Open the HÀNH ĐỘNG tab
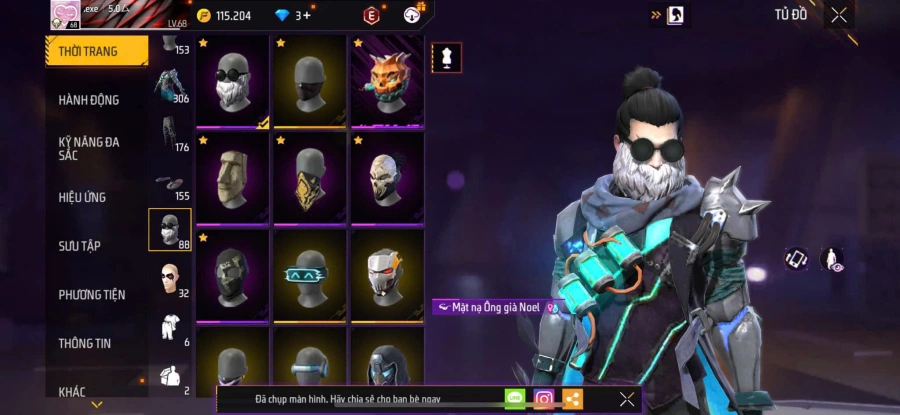This screenshot has width=900, height=415. point(89,100)
